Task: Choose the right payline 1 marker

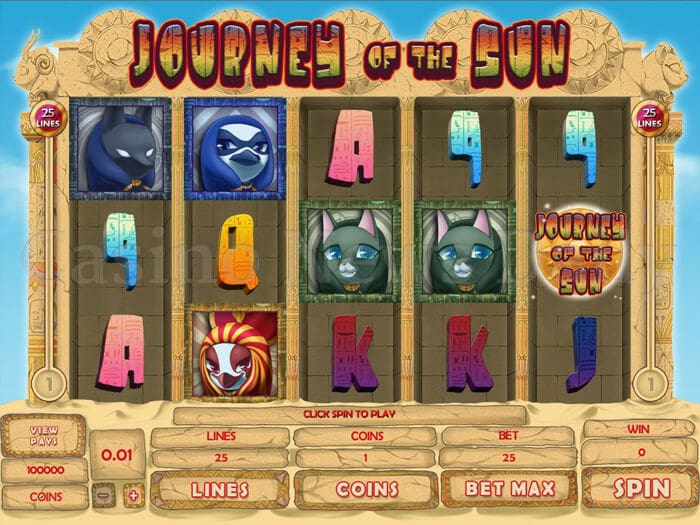Action: 651,383
